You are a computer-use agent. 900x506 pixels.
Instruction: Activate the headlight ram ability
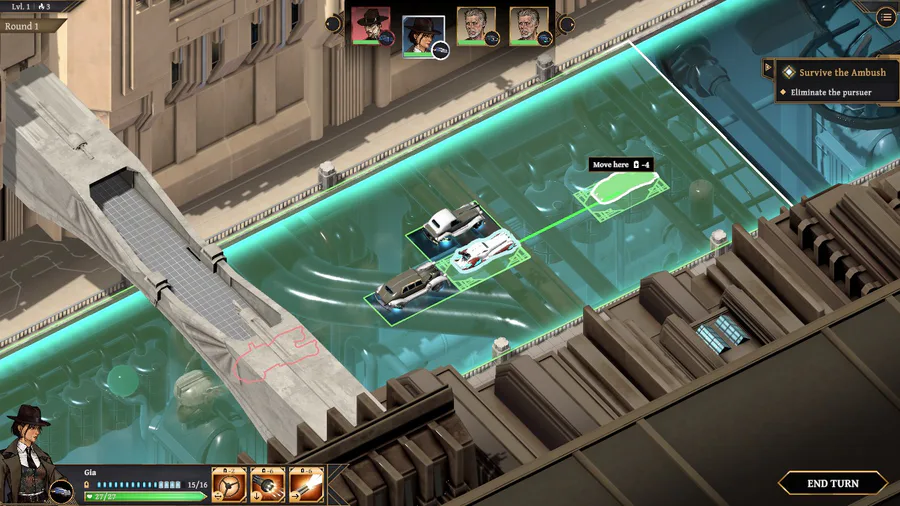click(268, 485)
